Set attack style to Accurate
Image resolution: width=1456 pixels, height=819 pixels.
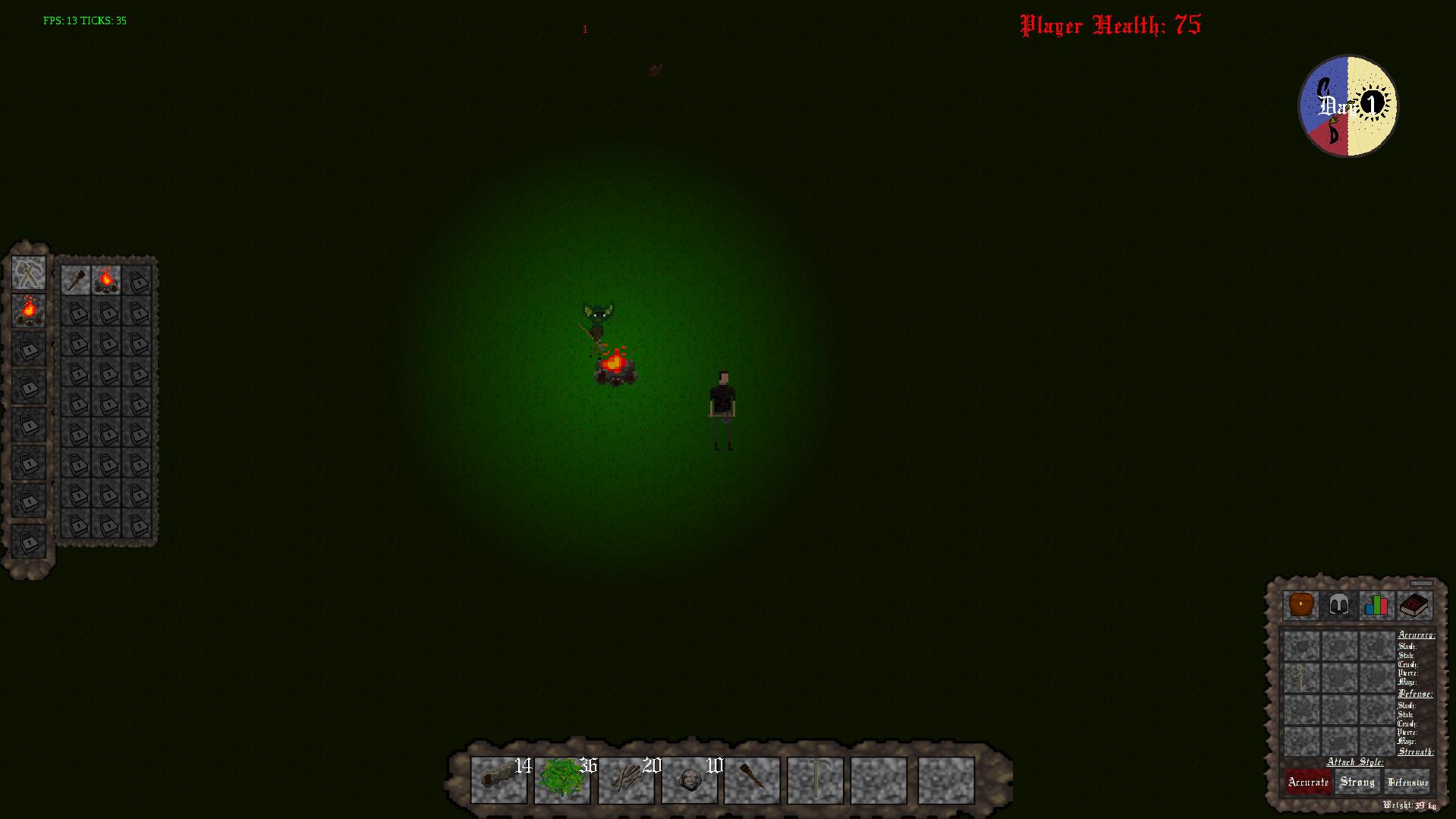coord(1308,782)
